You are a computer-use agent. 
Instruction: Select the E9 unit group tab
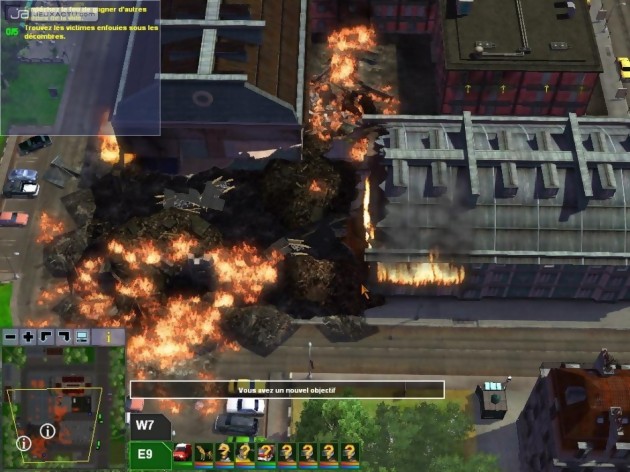pos(145,453)
